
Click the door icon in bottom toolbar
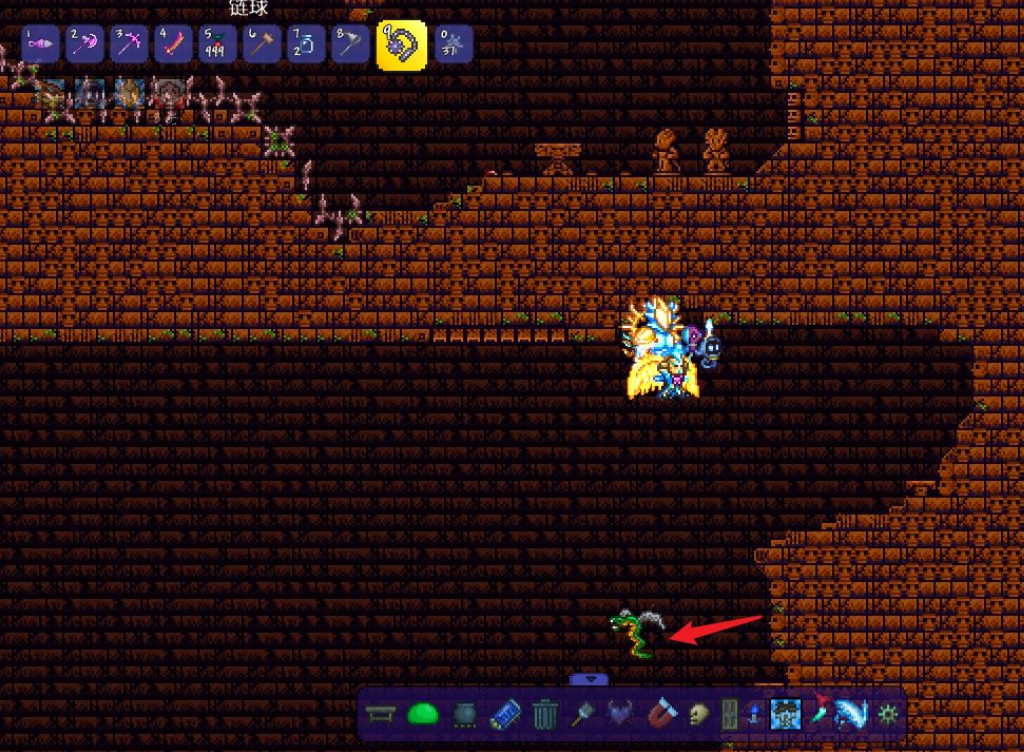pyautogui.click(x=730, y=714)
